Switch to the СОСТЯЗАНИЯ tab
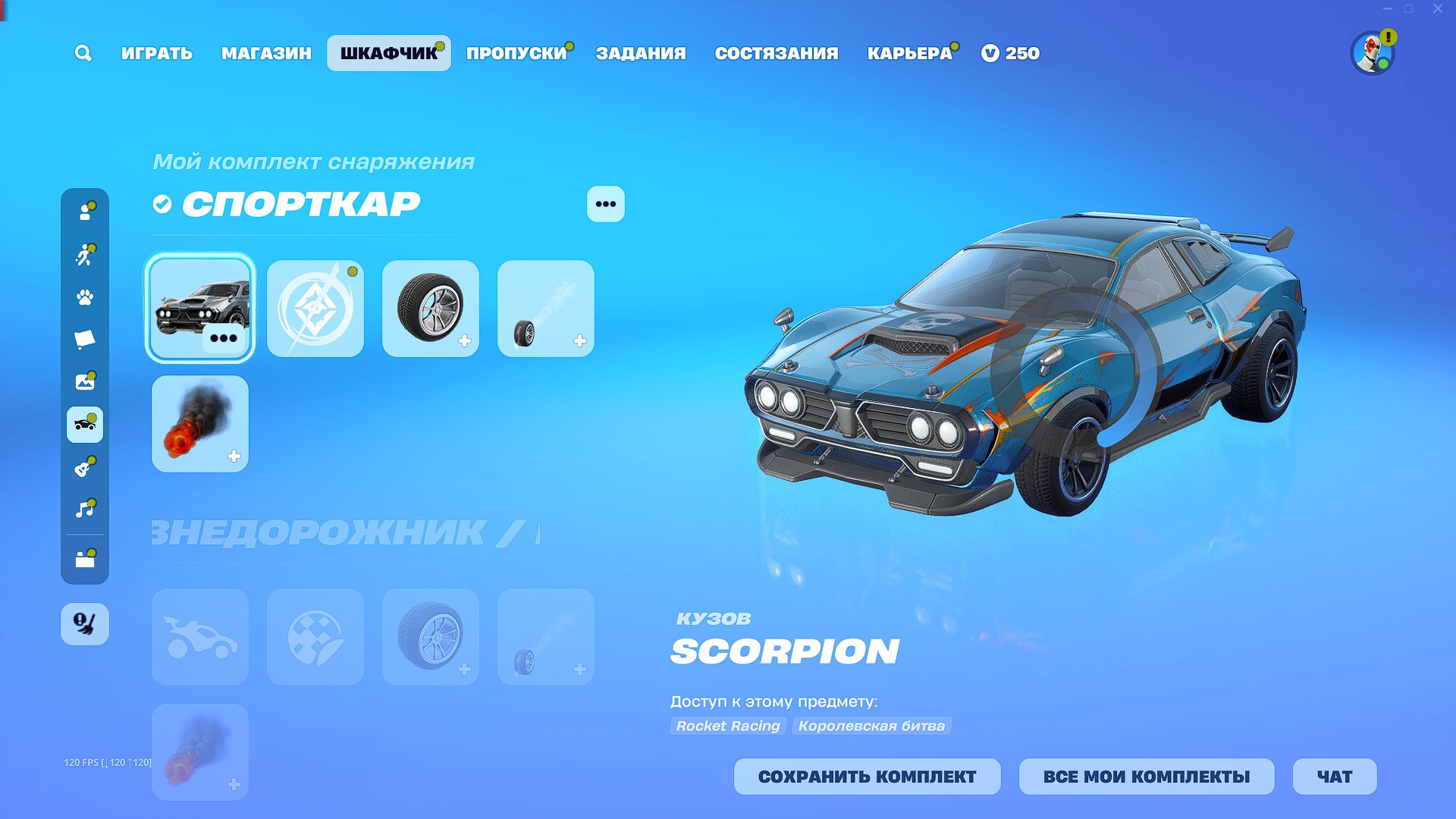This screenshot has height=819, width=1456. click(777, 53)
